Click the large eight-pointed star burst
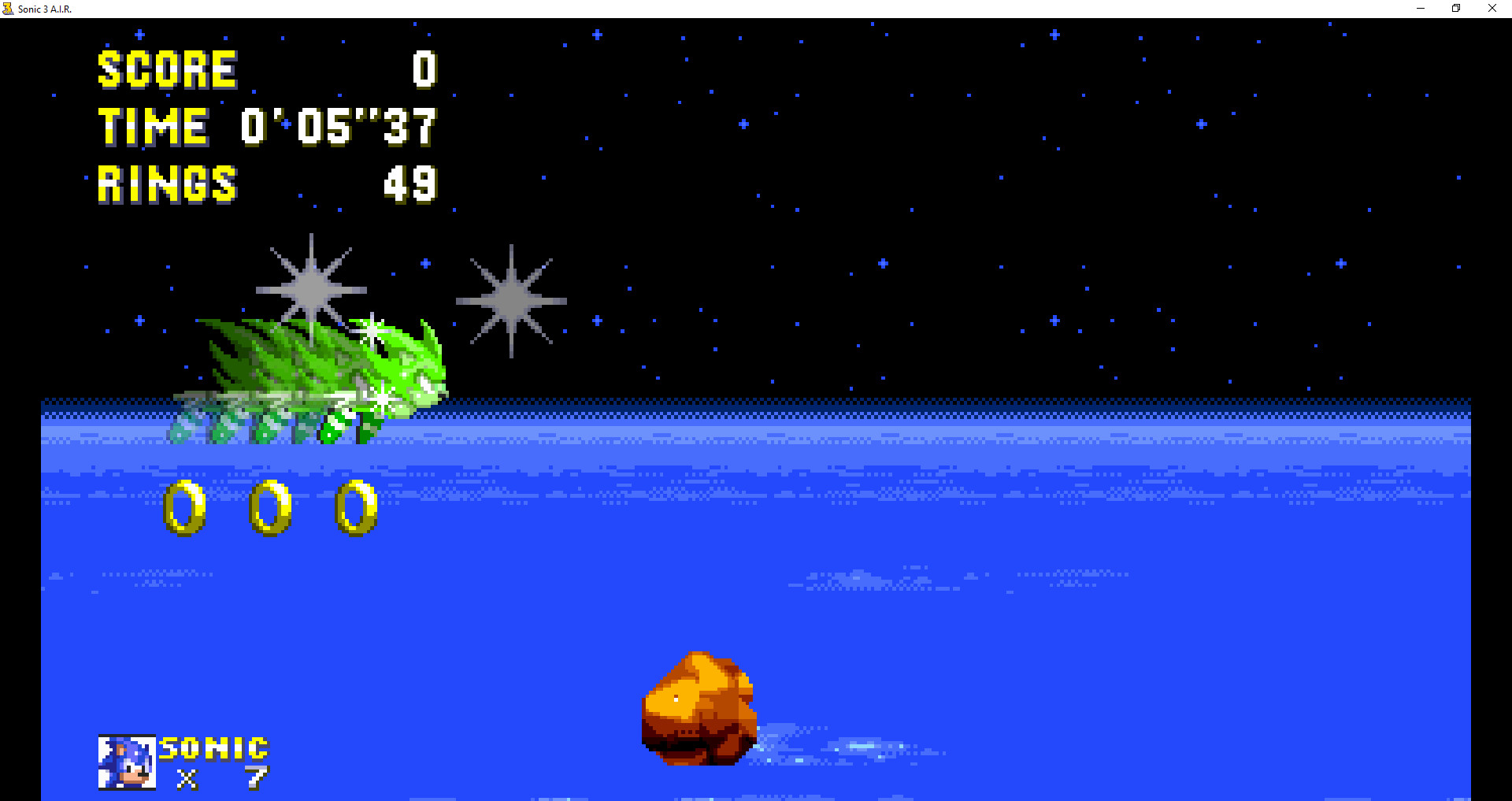The height and width of the screenshot is (801, 1512). pos(512,302)
